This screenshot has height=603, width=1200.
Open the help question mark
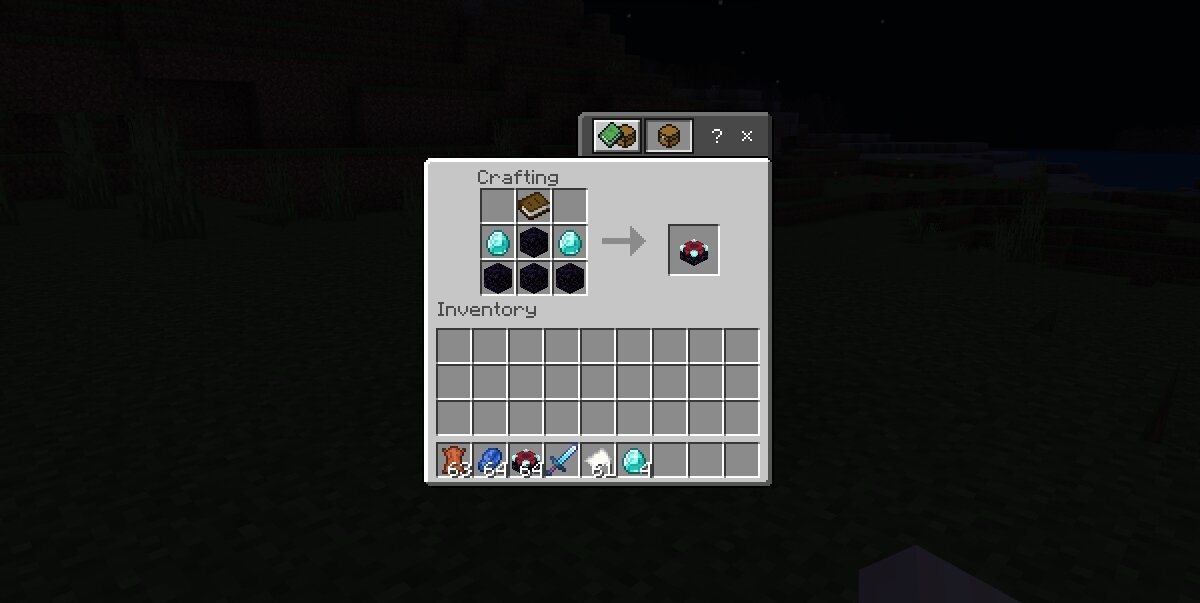click(x=716, y=136)
